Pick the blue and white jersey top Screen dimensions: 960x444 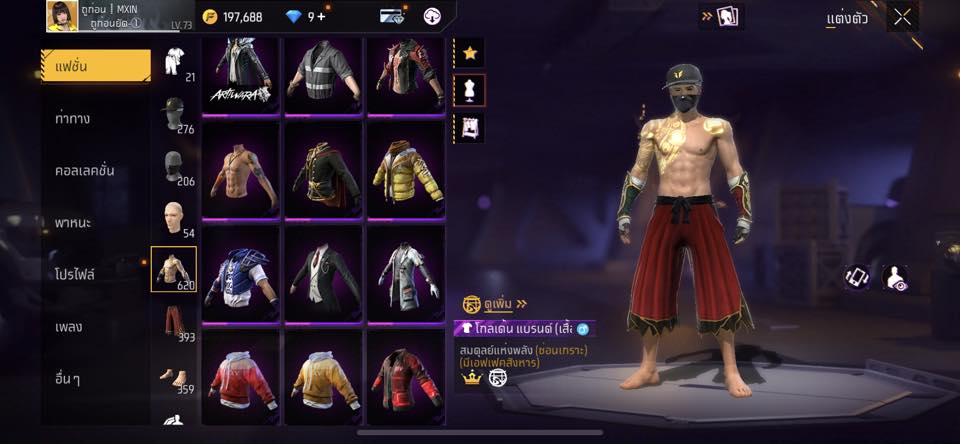point(240,273)
